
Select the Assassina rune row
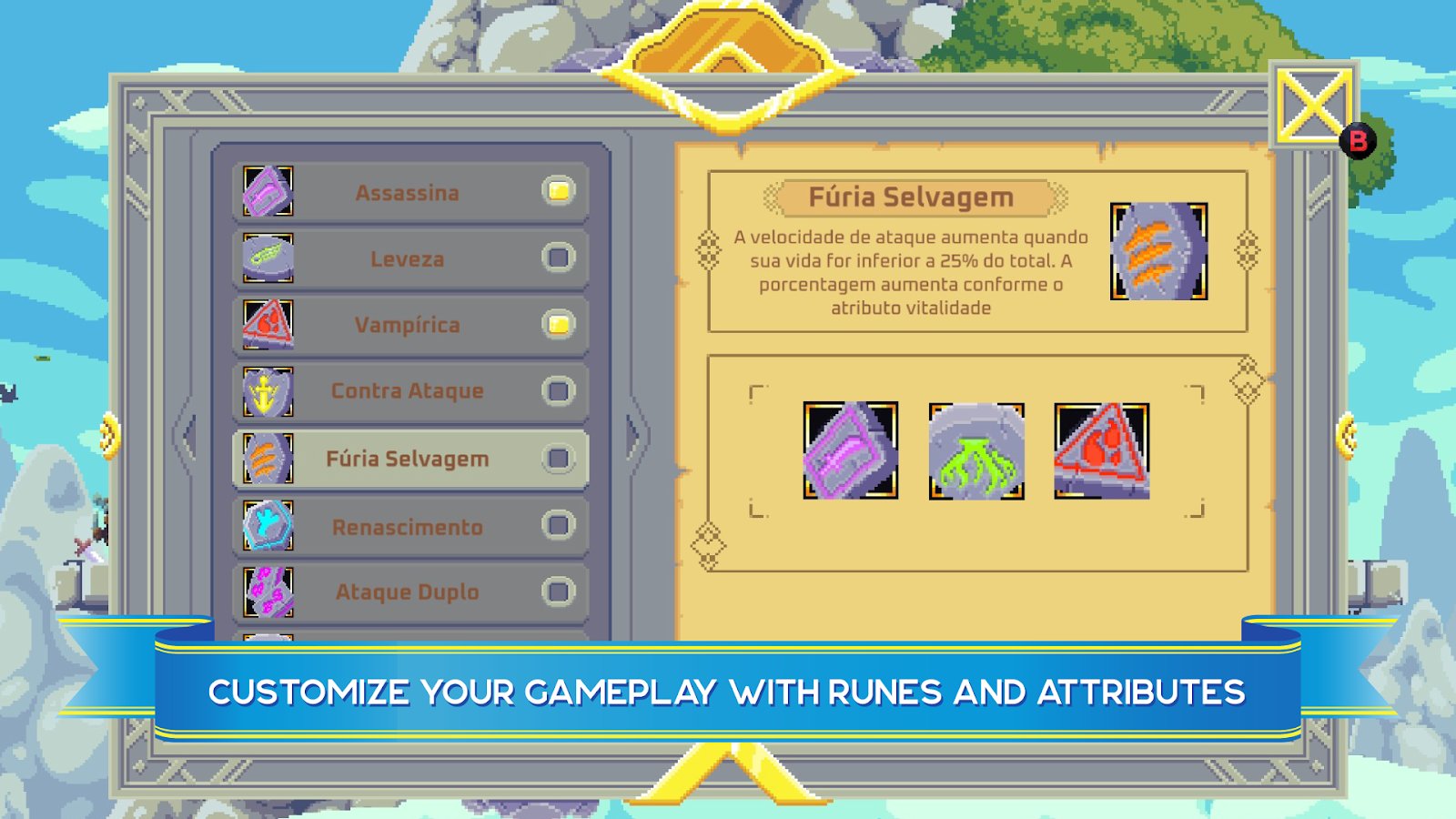click(x=407, y=193)
